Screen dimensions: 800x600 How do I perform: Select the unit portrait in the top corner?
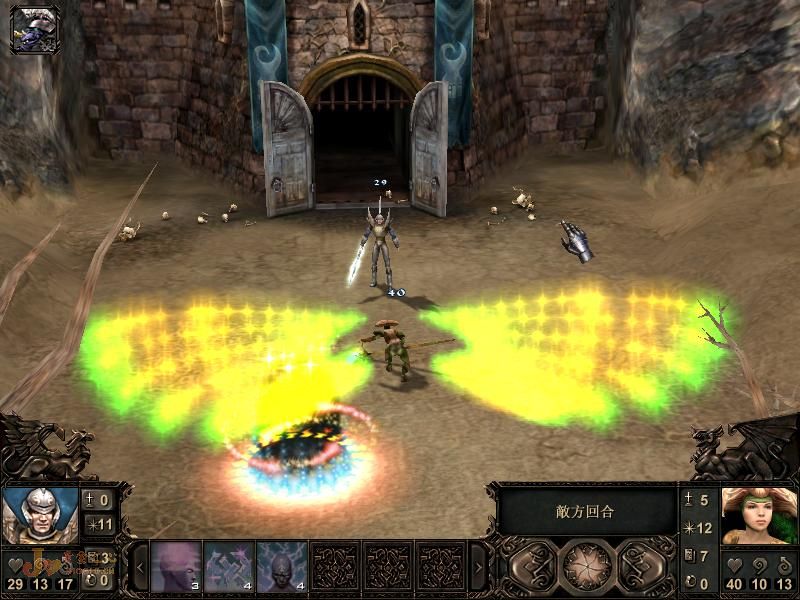coord(35,29)
